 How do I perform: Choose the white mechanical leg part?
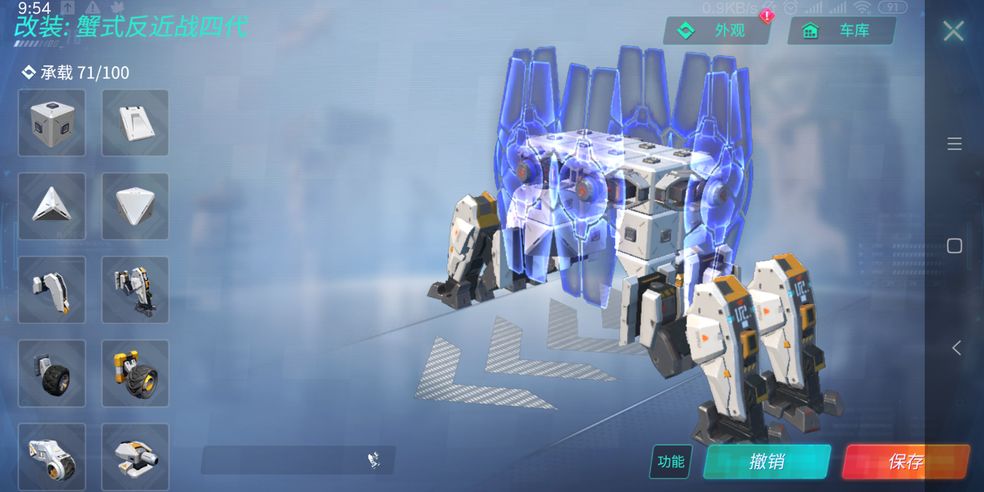click(51, 289)
